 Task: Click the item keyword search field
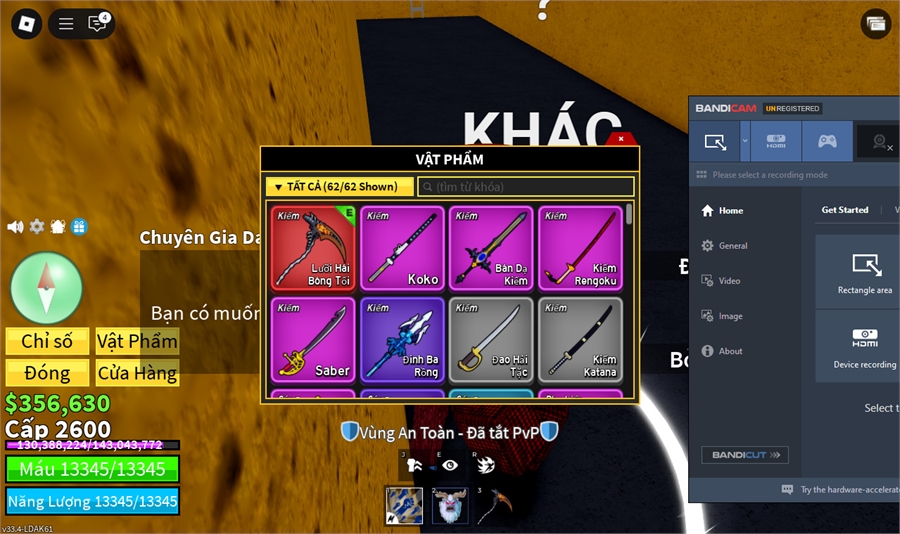click(527, 187)
